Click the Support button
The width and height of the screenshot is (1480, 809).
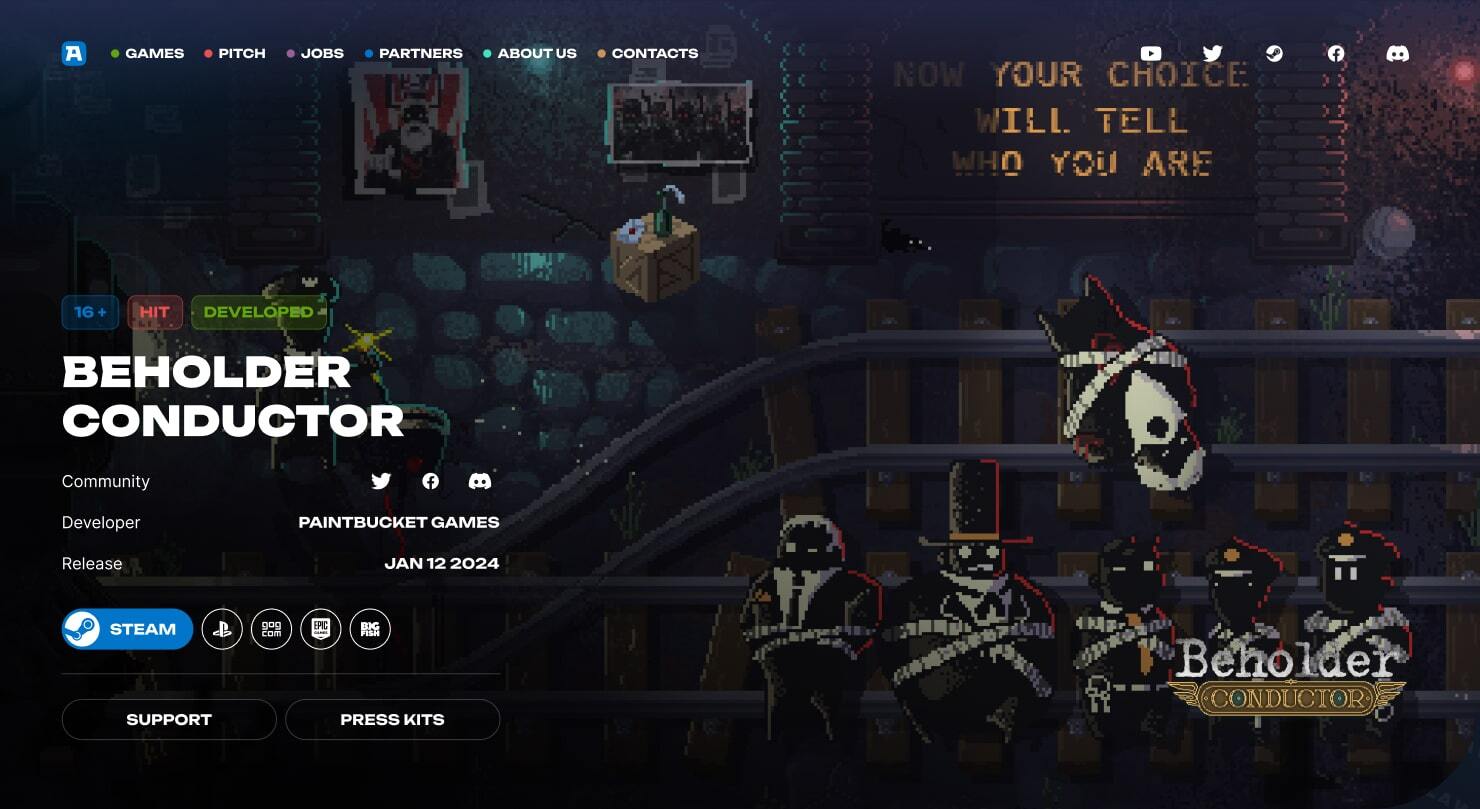pyautogui.click(x=169, y=719)
